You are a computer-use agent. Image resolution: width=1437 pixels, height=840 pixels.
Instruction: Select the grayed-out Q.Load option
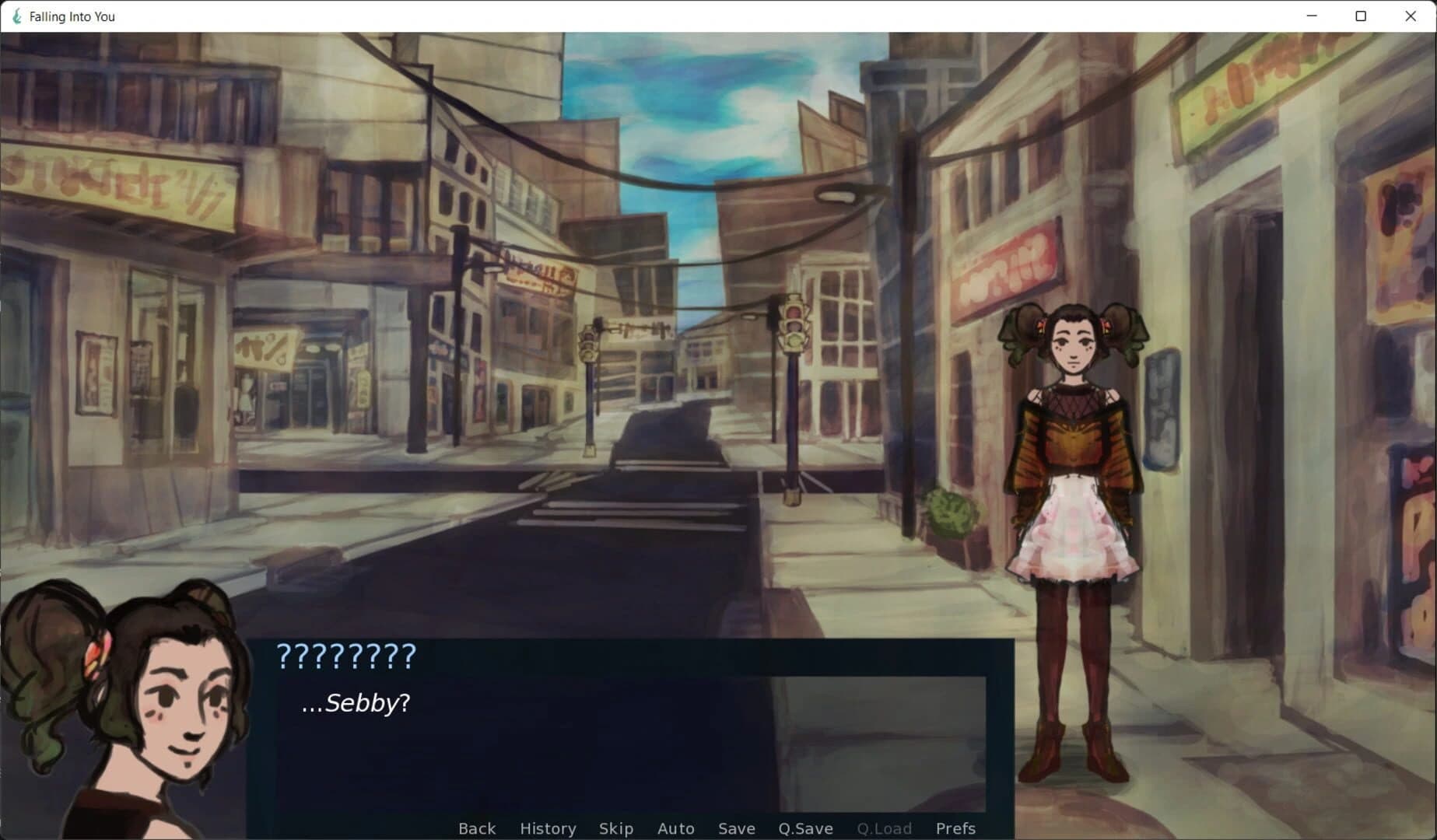[884, 828]
